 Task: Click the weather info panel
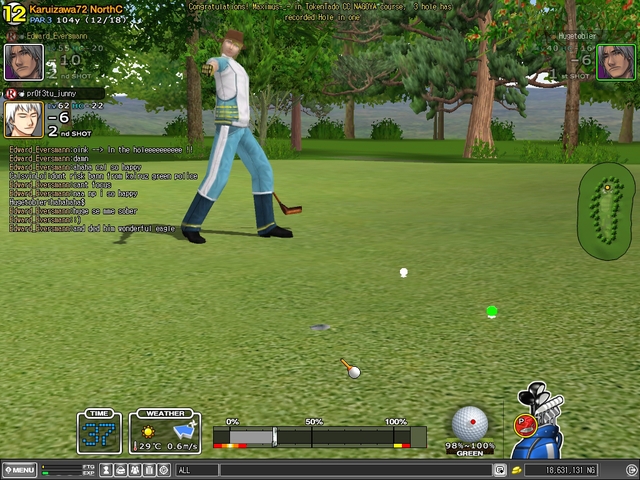click(x=165, y=432)
